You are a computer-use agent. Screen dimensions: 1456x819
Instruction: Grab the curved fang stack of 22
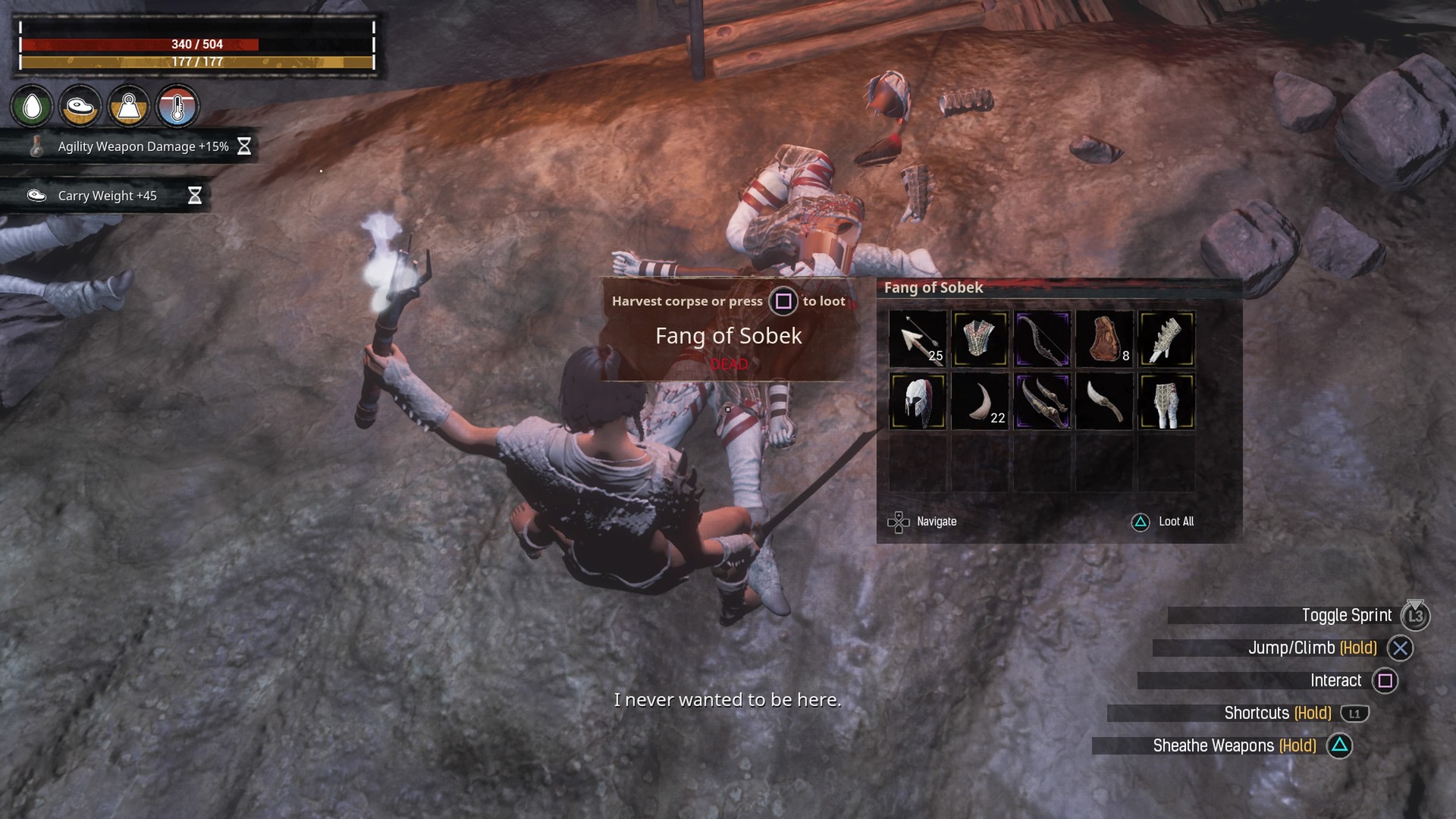[980, 401]
